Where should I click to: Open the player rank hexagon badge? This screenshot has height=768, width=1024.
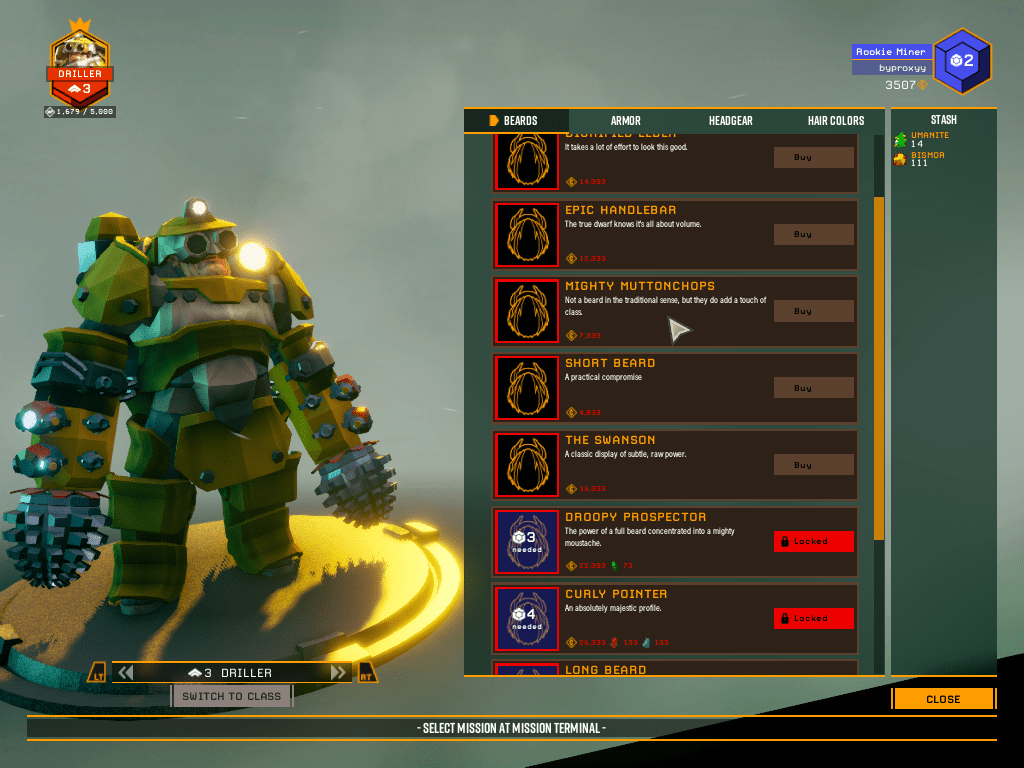[x=962, y=61]
